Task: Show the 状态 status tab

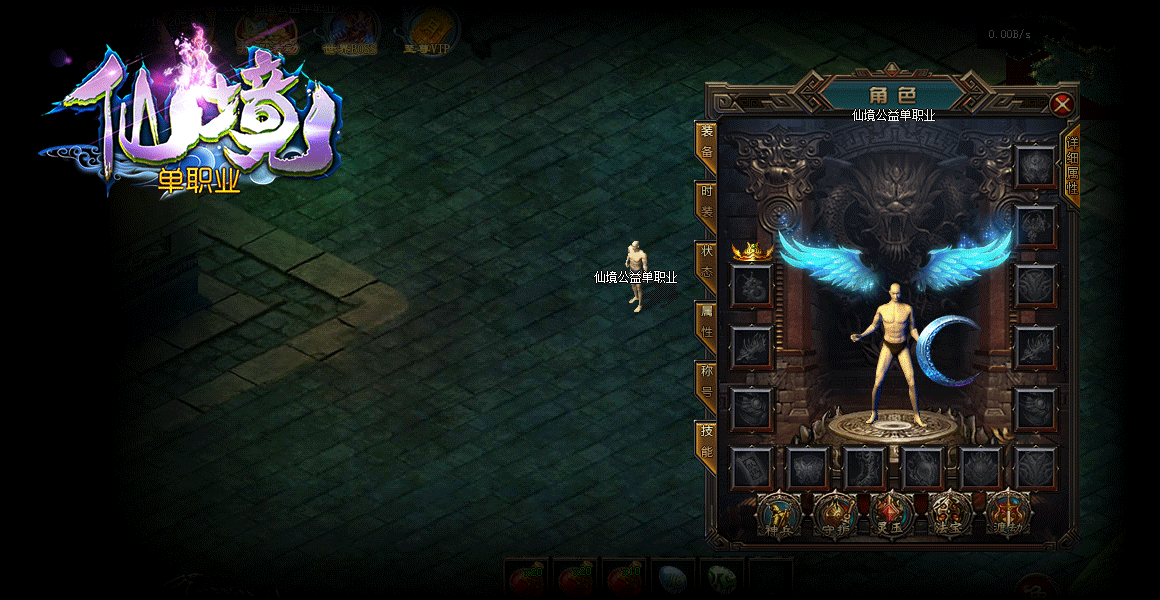Action: (706, 264)
